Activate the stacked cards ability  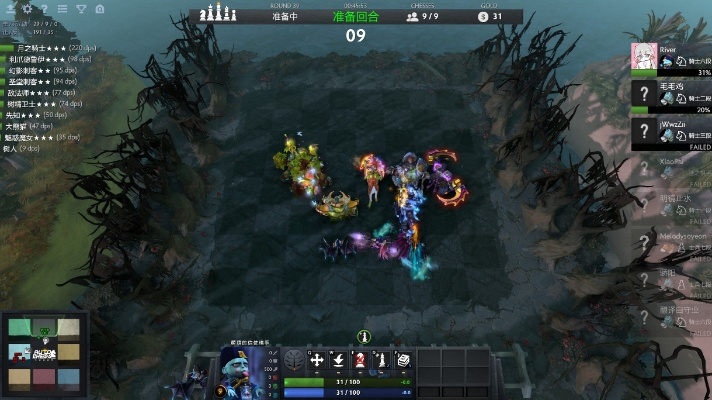click(x=403, y=361)
